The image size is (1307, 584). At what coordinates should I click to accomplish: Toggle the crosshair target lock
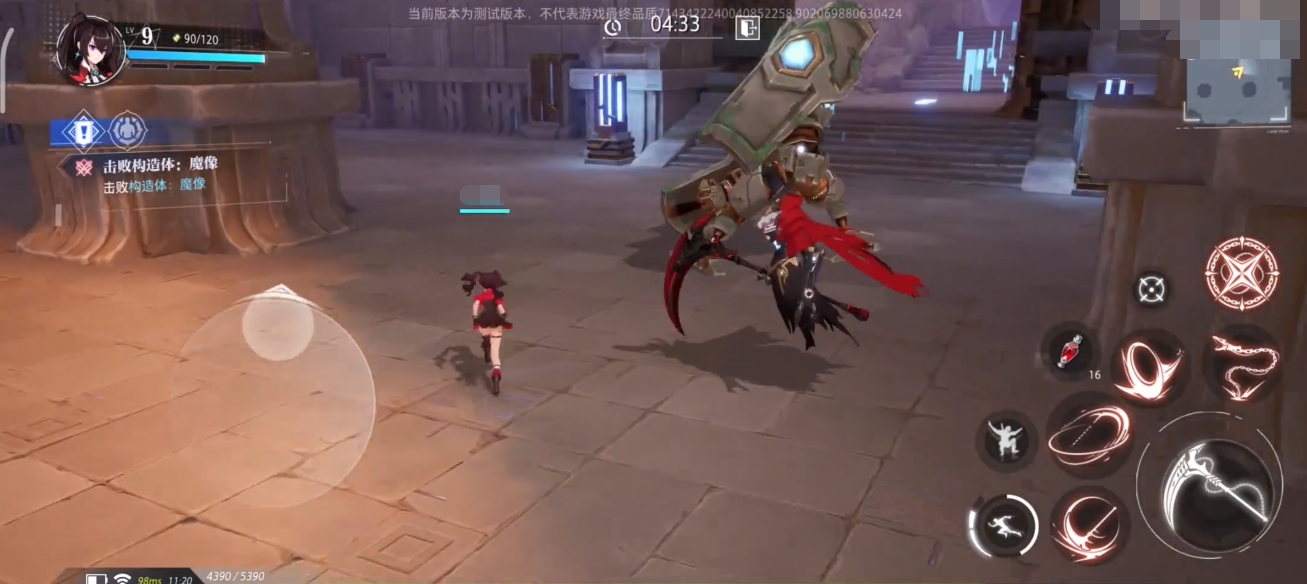[1151, 290]
